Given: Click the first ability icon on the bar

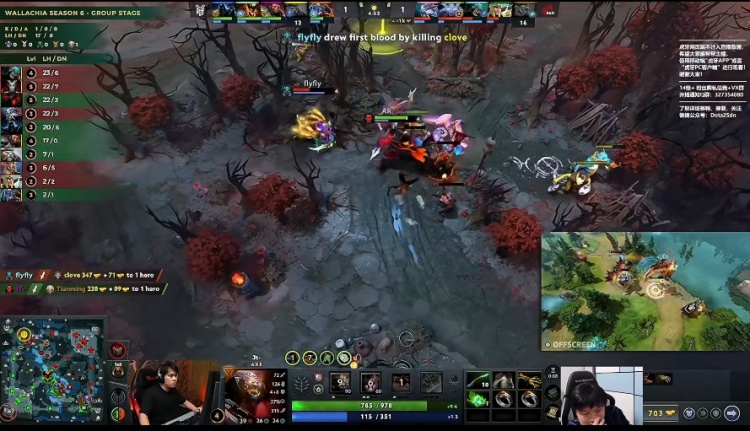Looking at the screenshot, I should point(340,383).
